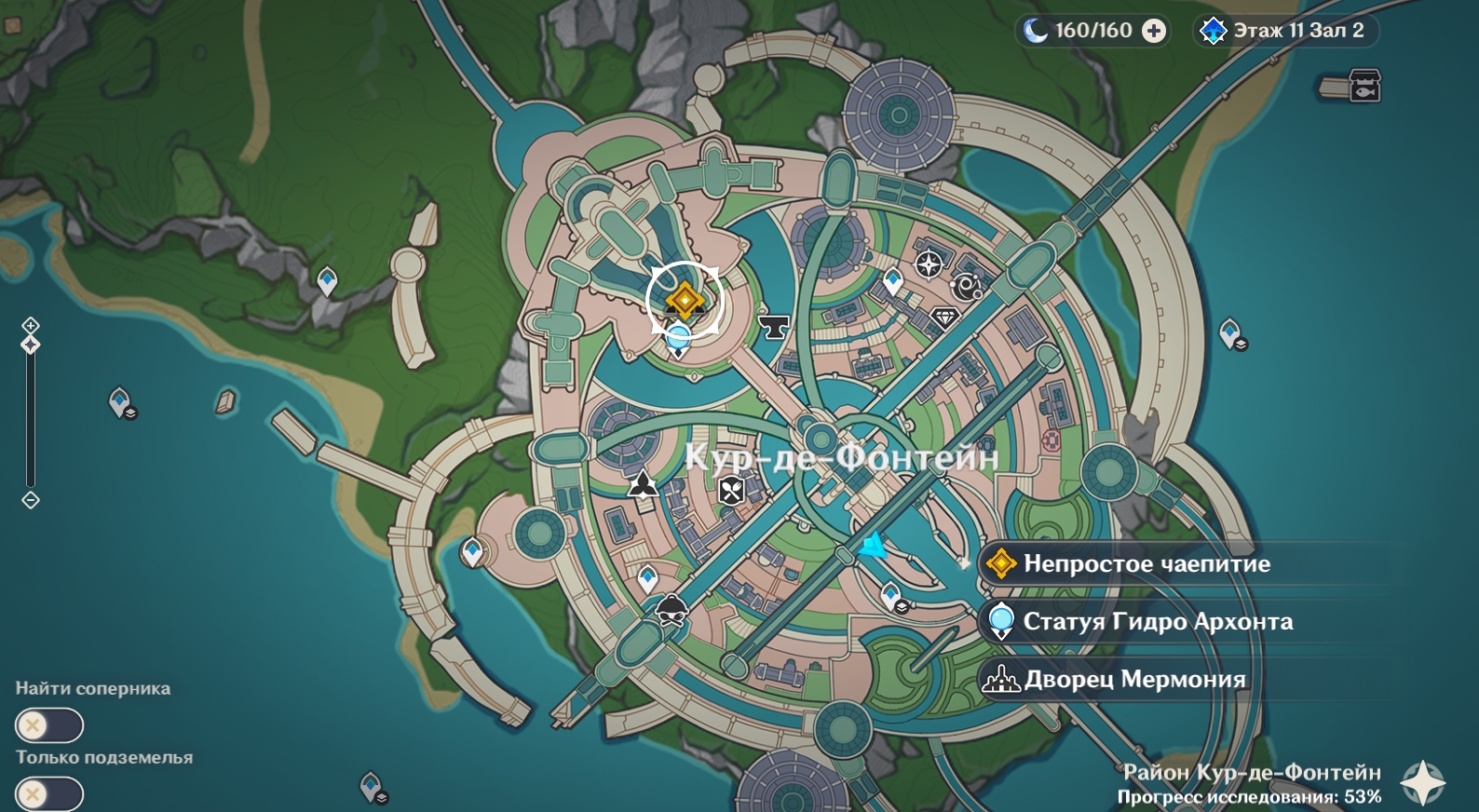
Task: Select the hat-shaped marker on the map
Action: point(672,611)
